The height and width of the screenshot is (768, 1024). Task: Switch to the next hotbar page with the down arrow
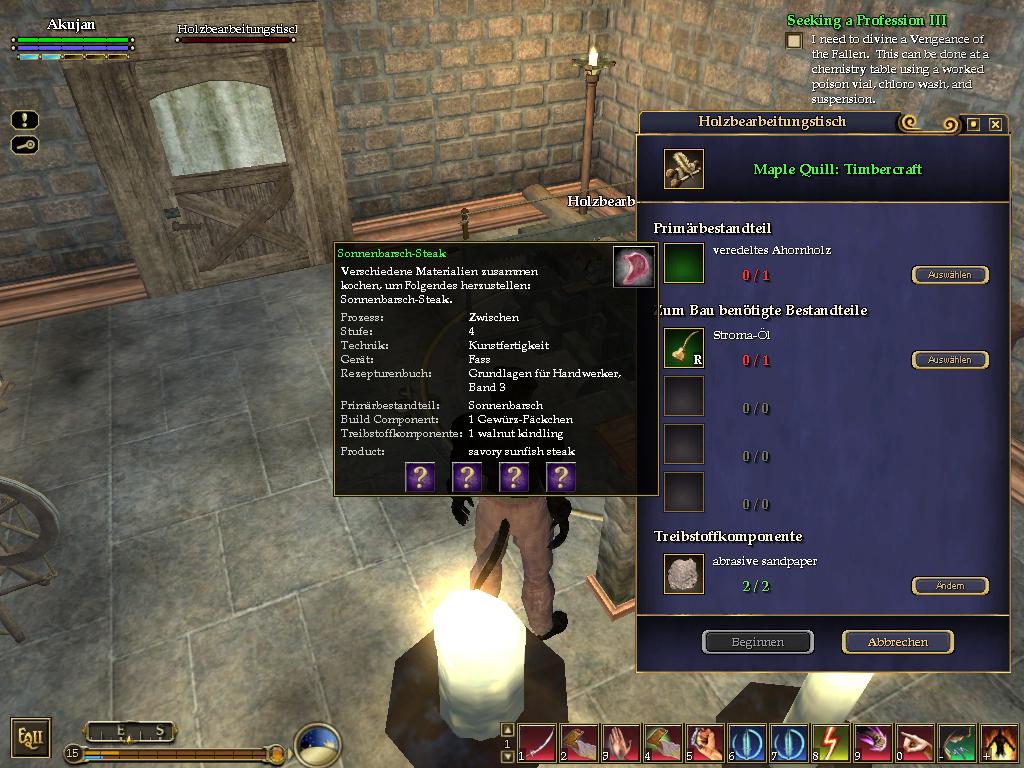click(x=507, y=757)
